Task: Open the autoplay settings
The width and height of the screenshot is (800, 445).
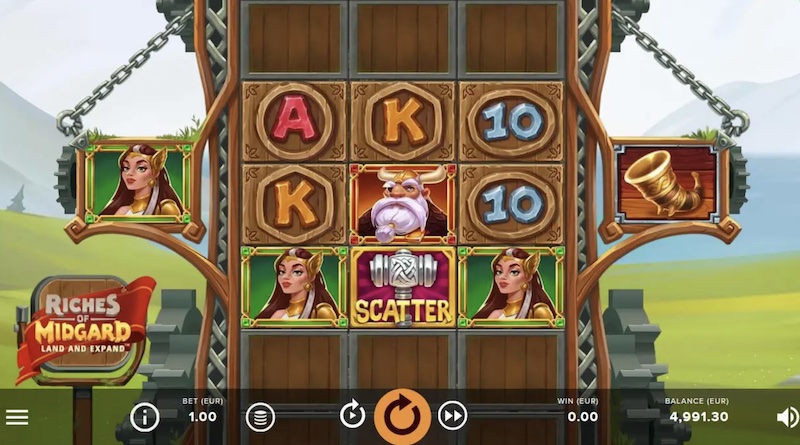Action: click(352, 416)
